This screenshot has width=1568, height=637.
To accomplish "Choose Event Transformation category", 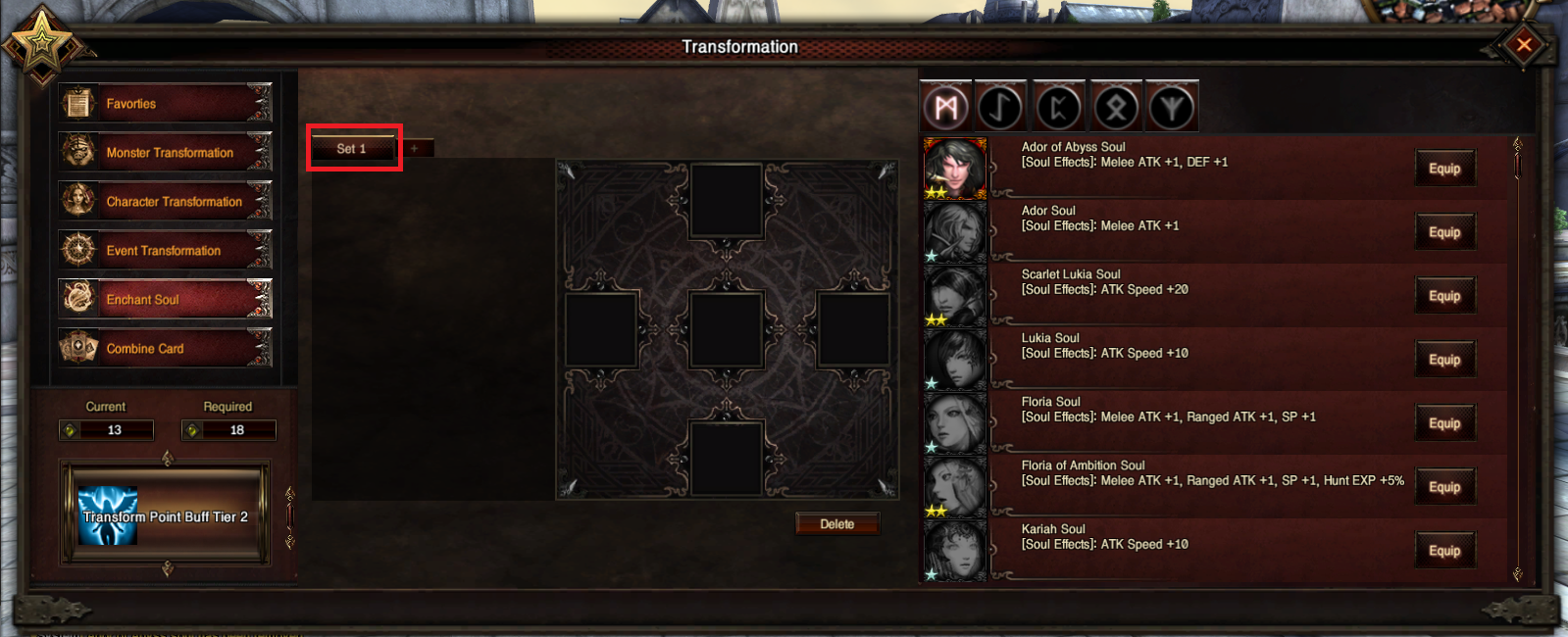I will 165,251.
